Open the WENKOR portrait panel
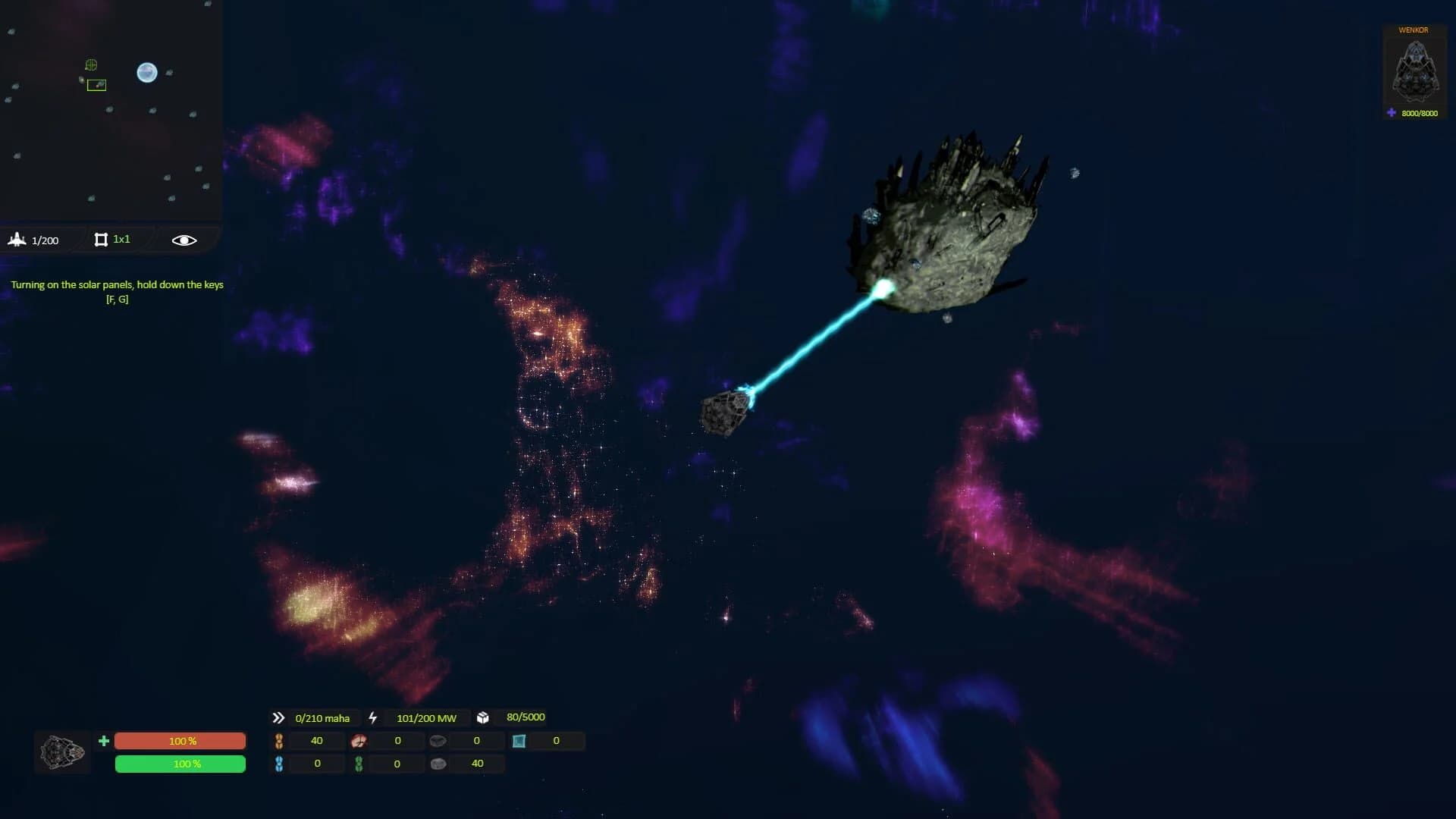 click(x=1414, y=72)
